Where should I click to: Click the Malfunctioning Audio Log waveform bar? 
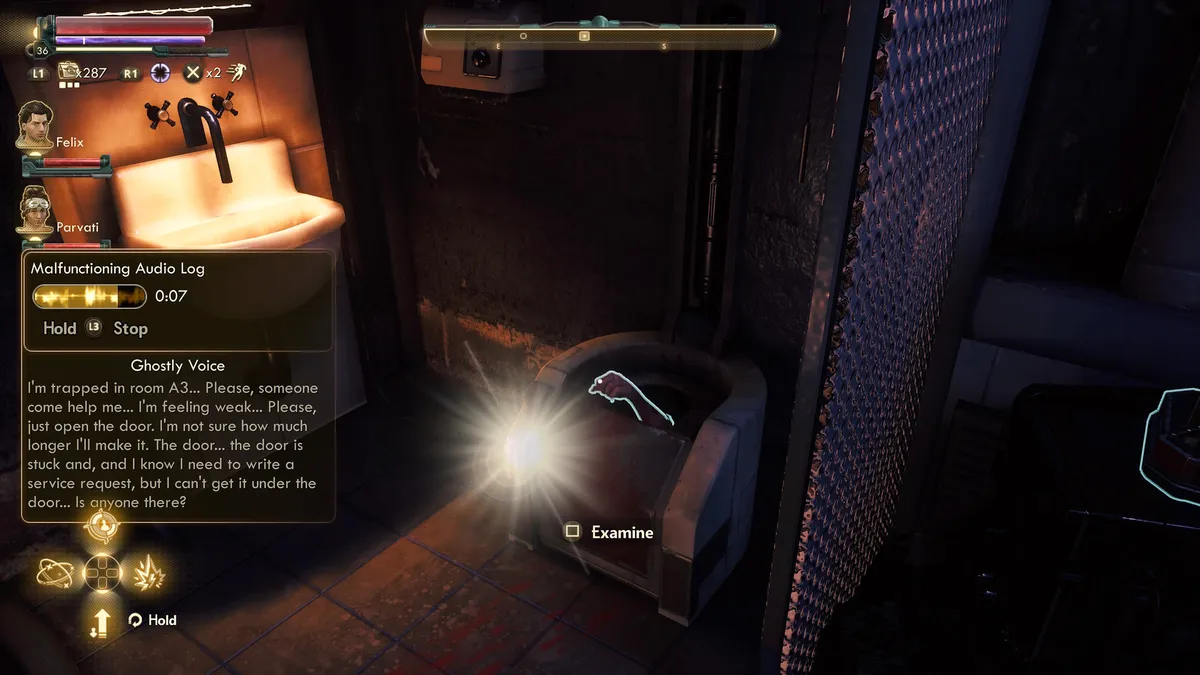click(89, 296)
